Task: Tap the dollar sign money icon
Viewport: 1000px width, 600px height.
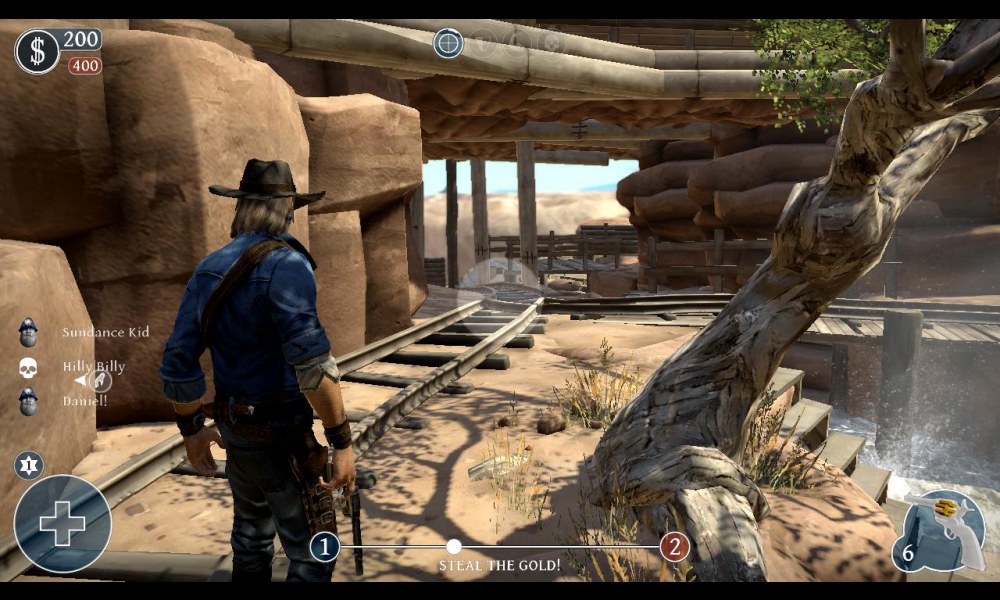Action: tap(37, 51)
